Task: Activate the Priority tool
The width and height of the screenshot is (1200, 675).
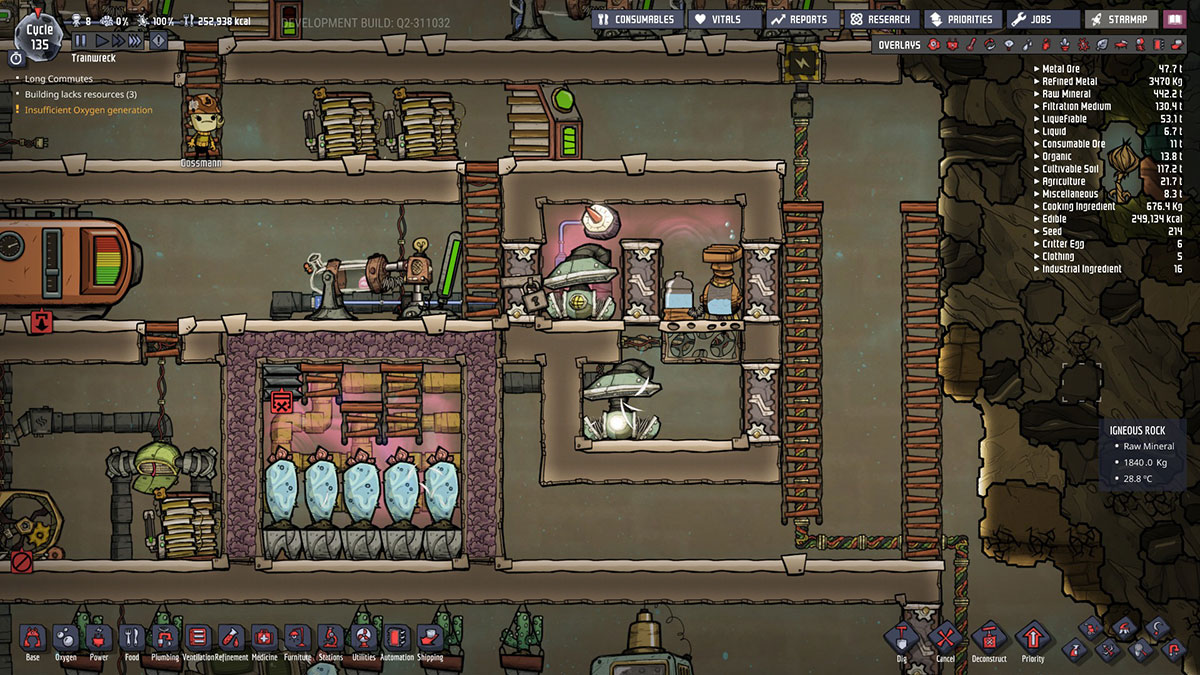Action: pos(1033,638)
